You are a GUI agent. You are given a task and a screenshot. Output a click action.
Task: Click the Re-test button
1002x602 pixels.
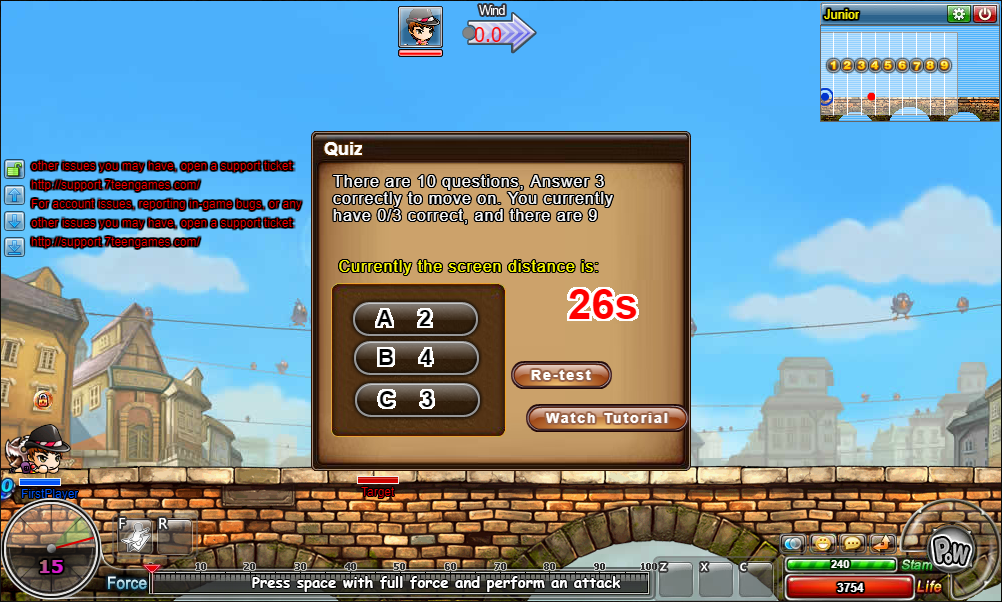561,375
